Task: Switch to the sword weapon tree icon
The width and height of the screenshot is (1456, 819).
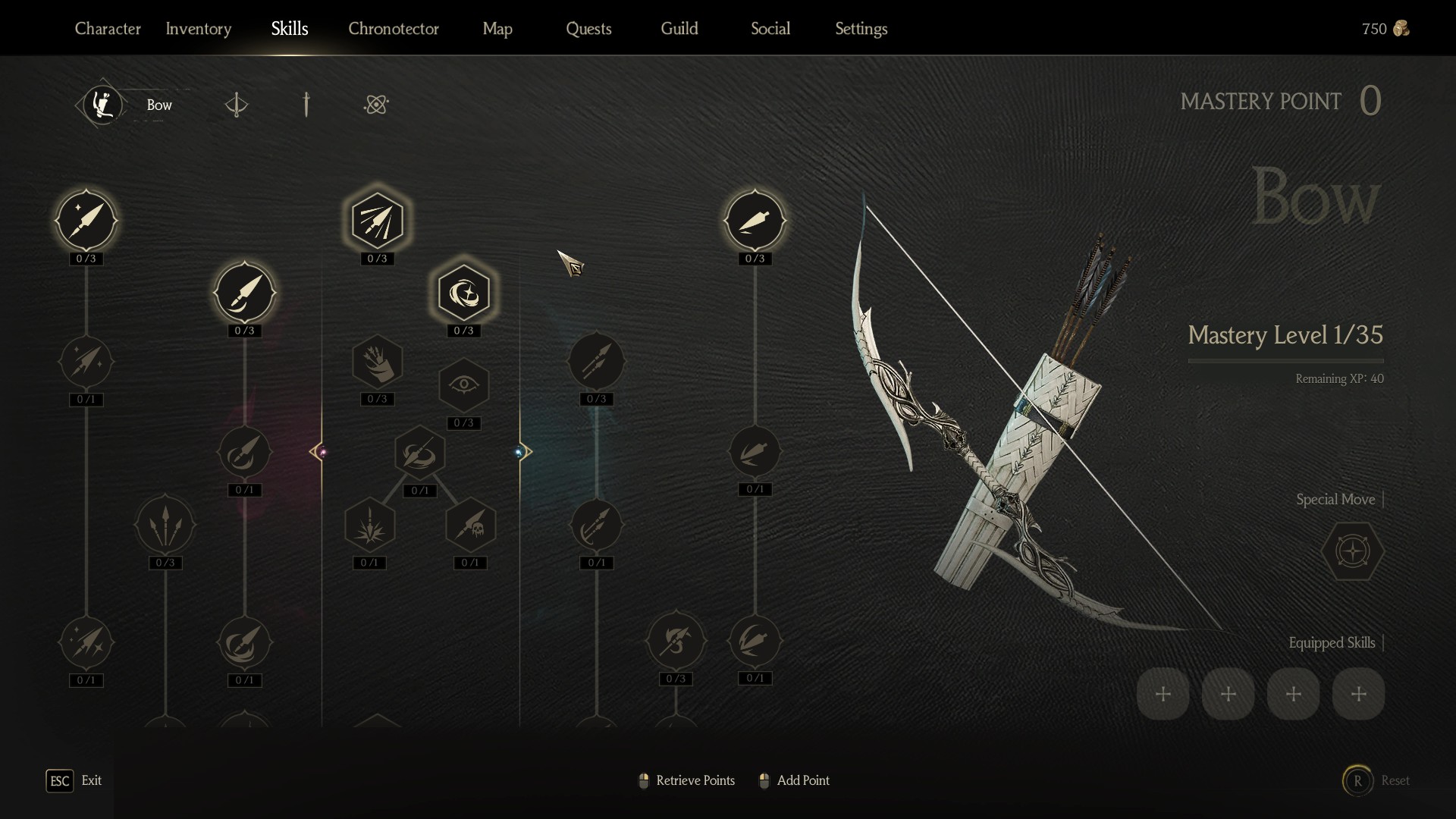Action: [306, 105]
